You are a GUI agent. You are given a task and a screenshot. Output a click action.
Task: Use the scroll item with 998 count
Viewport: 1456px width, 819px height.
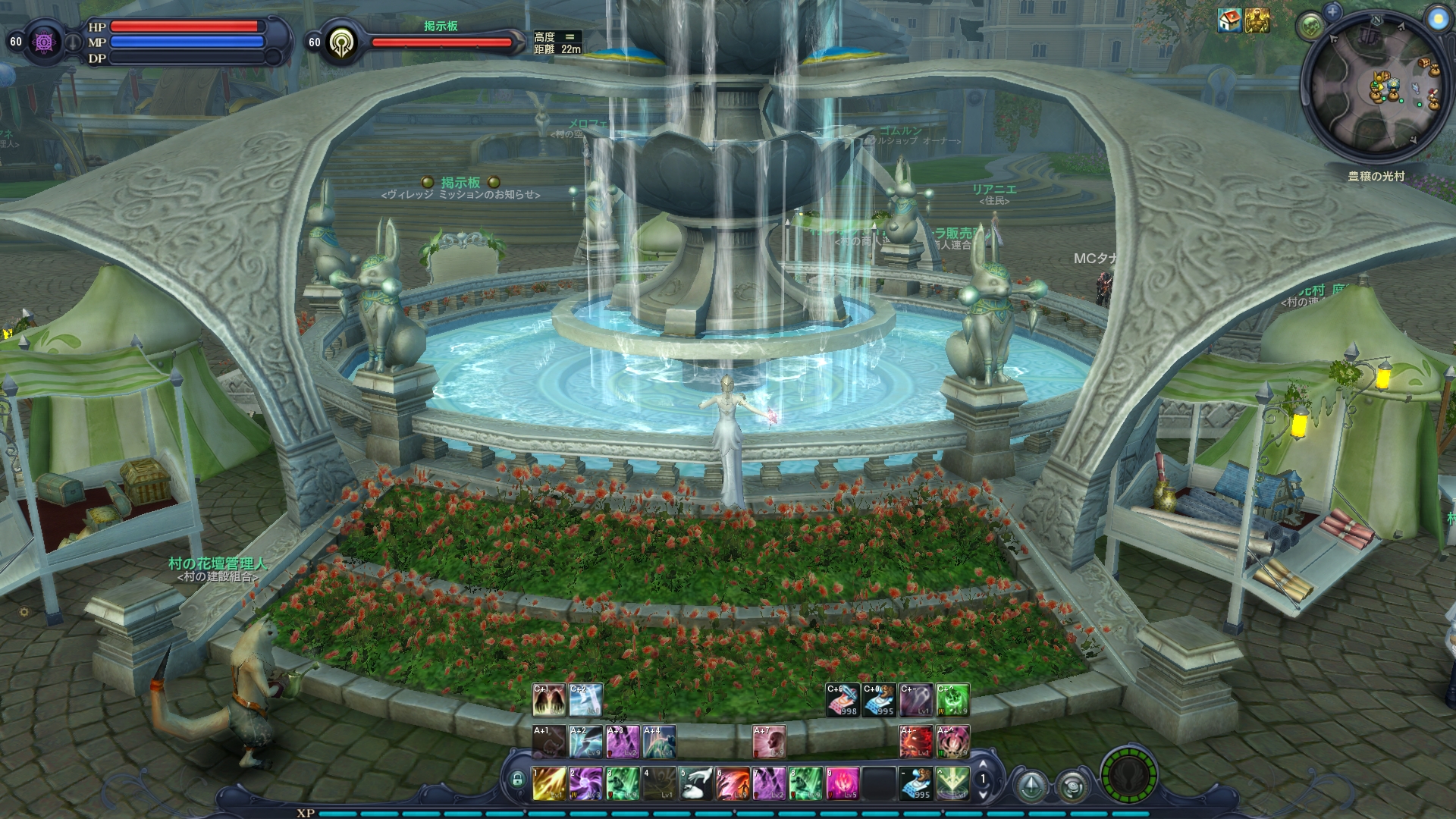(x=843, y=700)
